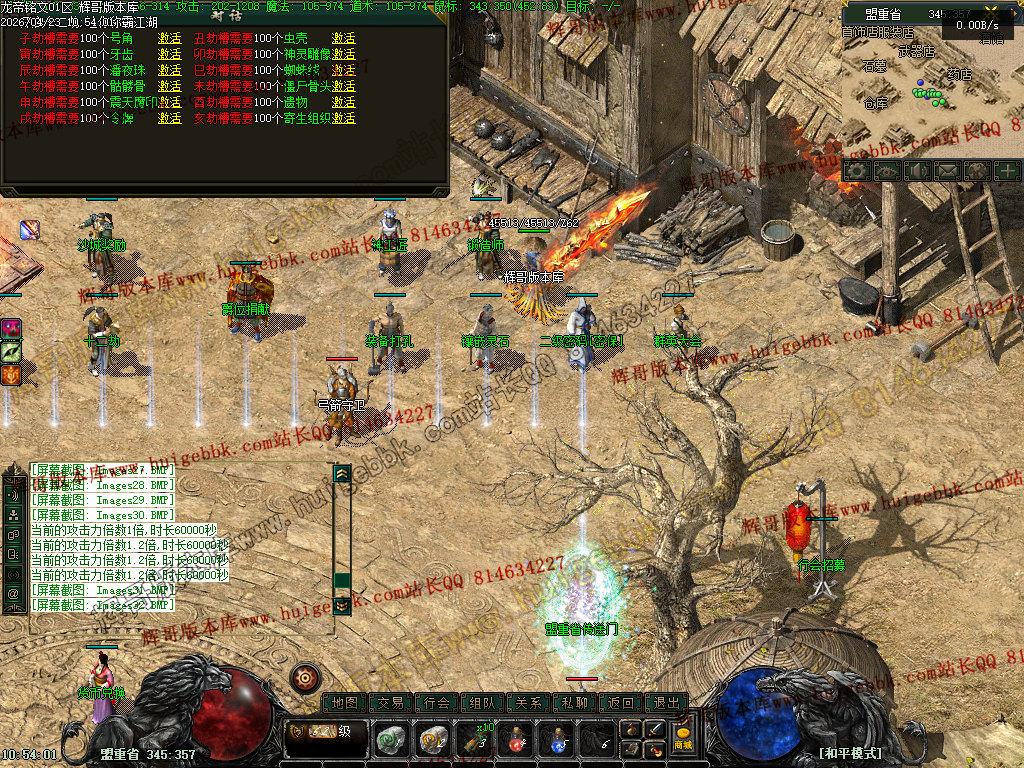
Task: Activate the 亥劫槽 slot via 激活 link
Action: [344, 118]
